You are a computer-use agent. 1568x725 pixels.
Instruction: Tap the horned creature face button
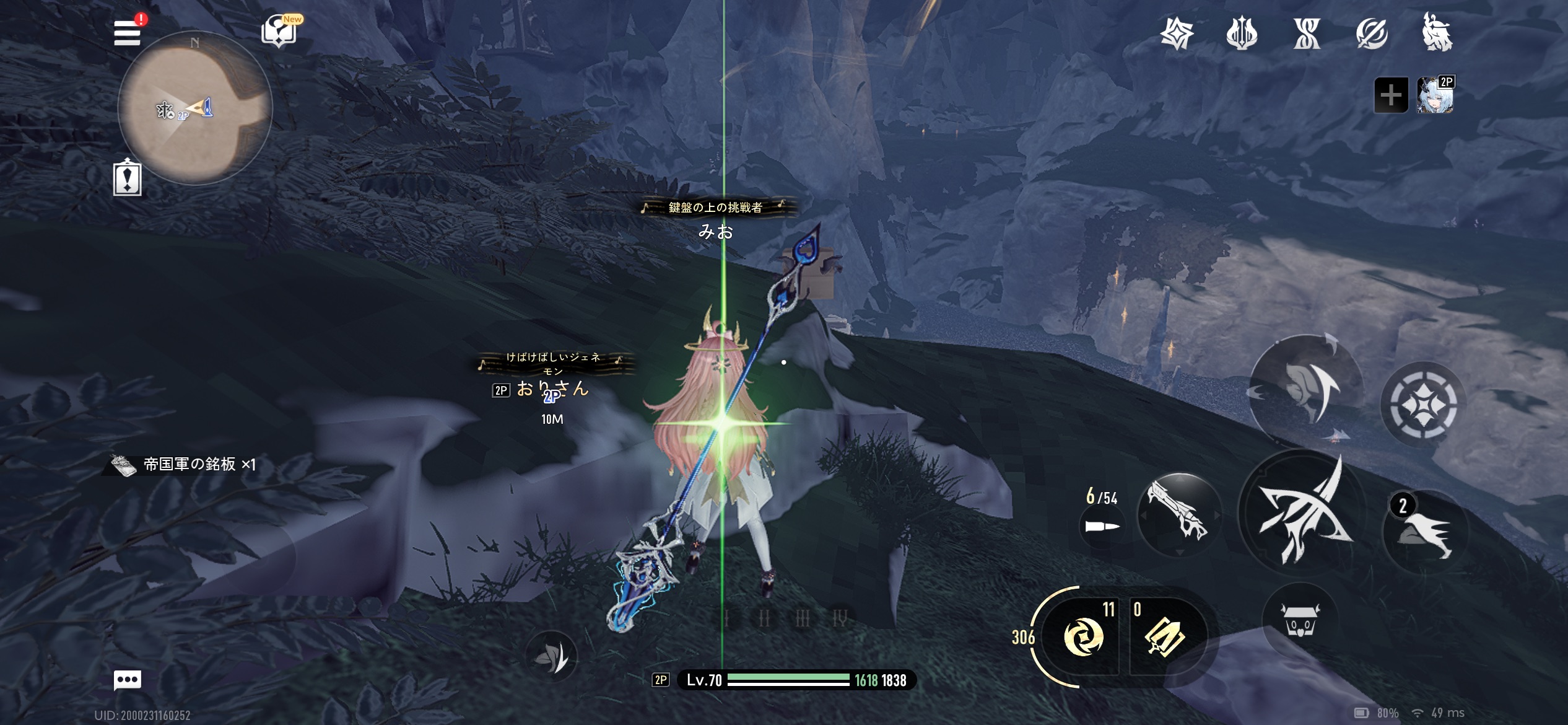coord(1300,620)
